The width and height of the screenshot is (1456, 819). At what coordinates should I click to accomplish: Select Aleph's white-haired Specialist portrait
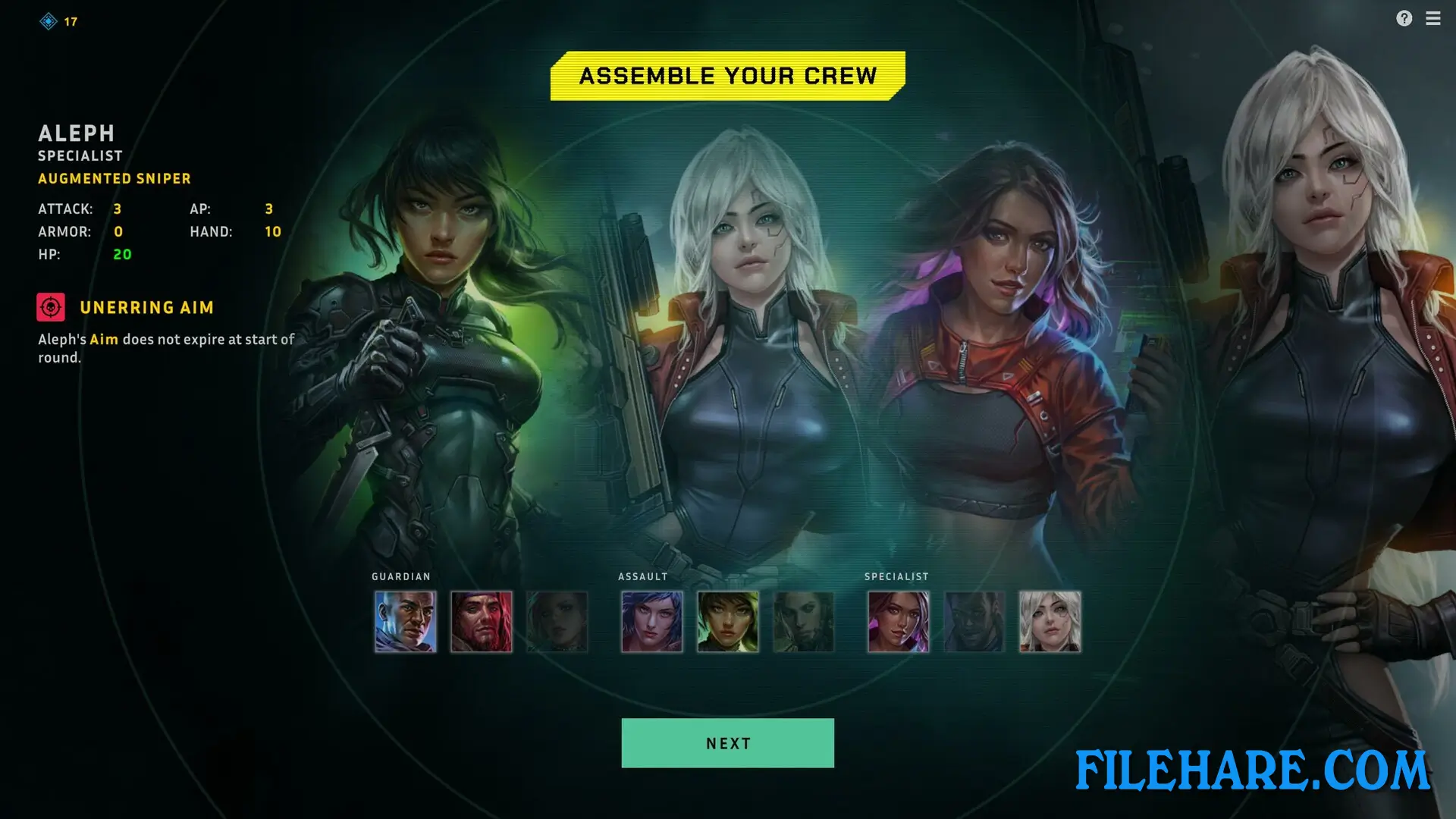click(1050, 622)
